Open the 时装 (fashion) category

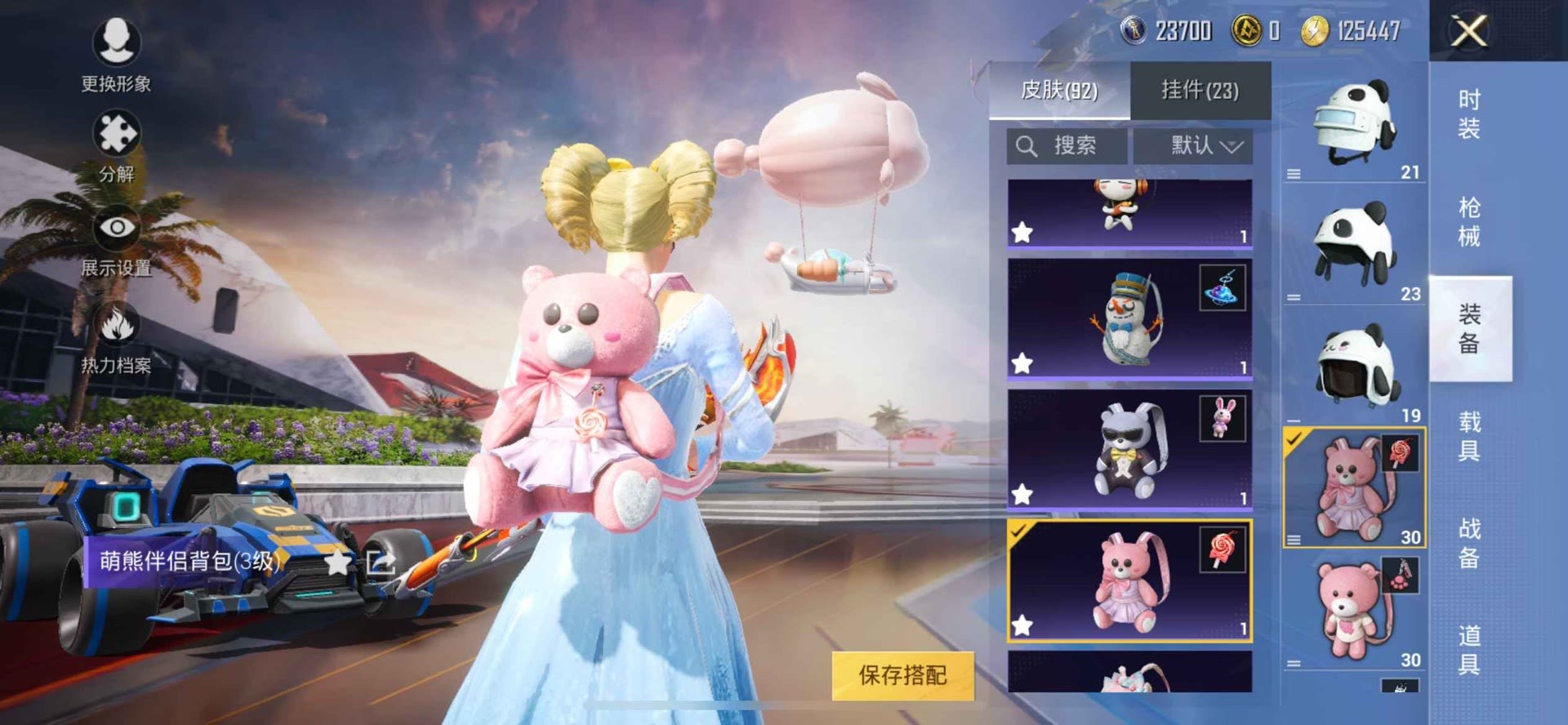[x=1469, y=114]
